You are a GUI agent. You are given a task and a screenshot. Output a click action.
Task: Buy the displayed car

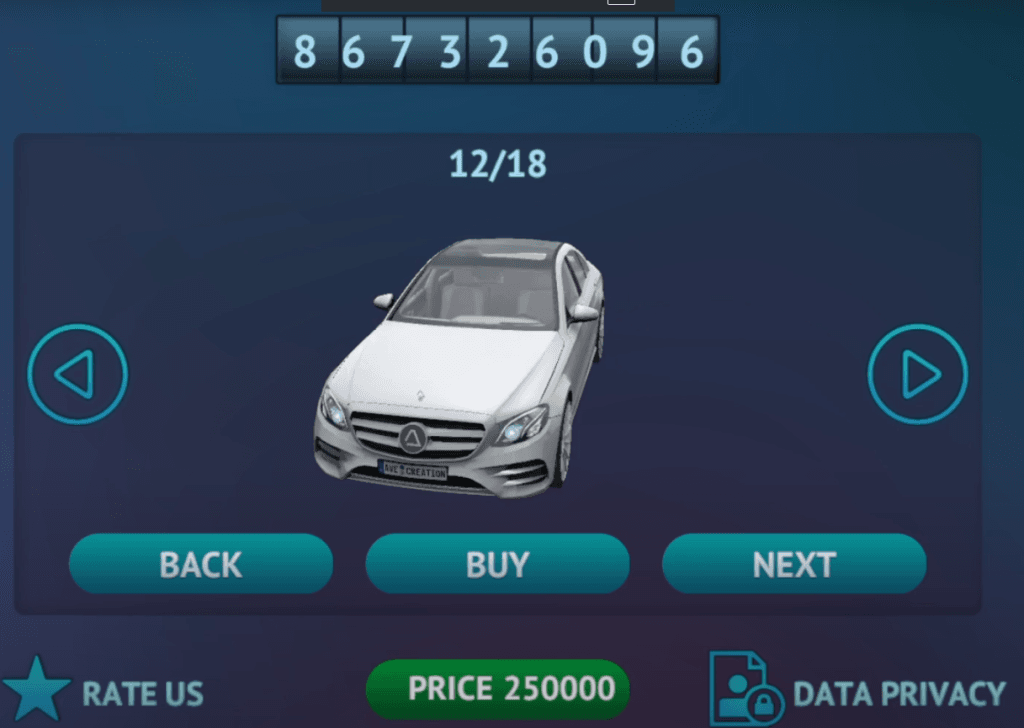coord(497,564)
